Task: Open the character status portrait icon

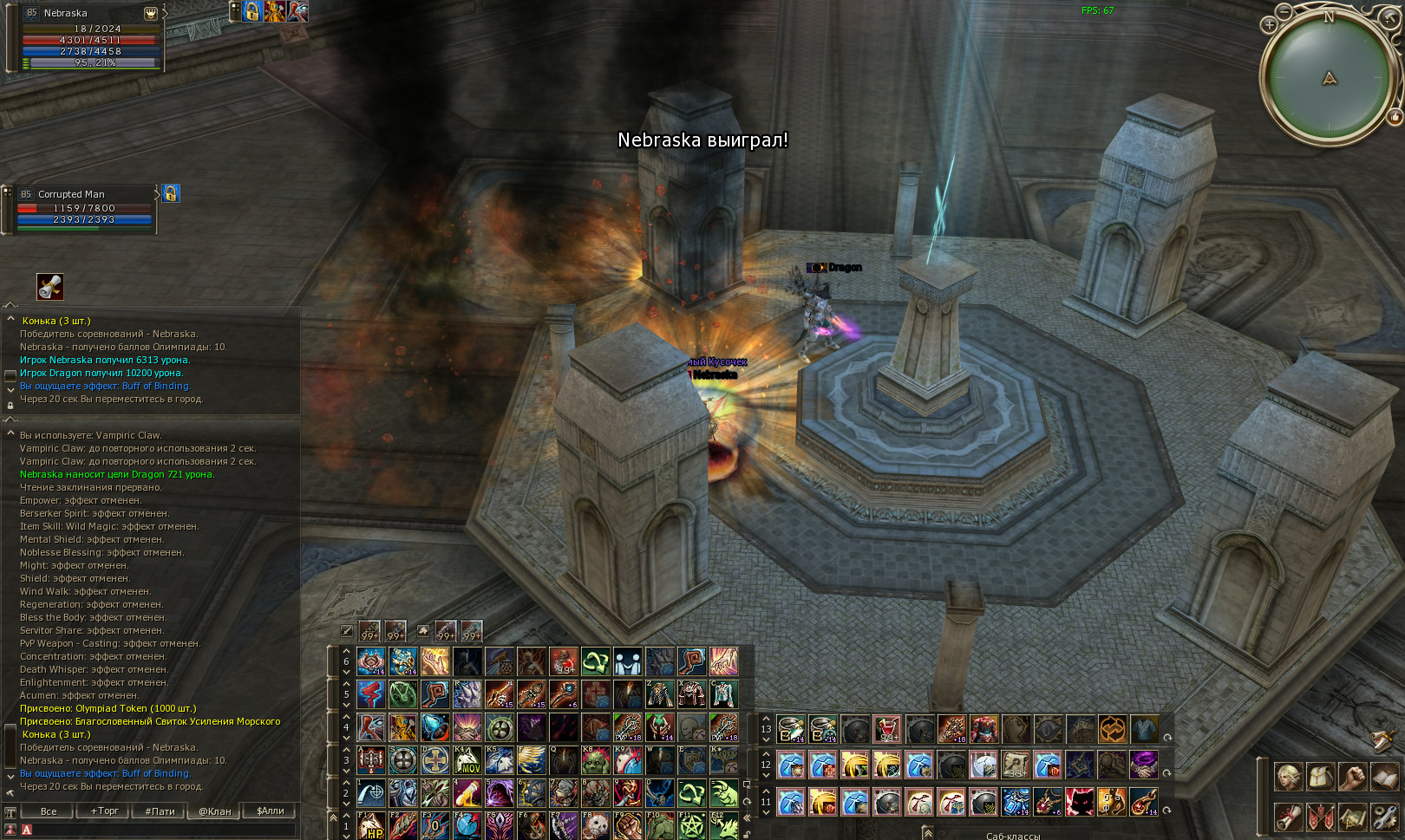Action: point(1288,777)
